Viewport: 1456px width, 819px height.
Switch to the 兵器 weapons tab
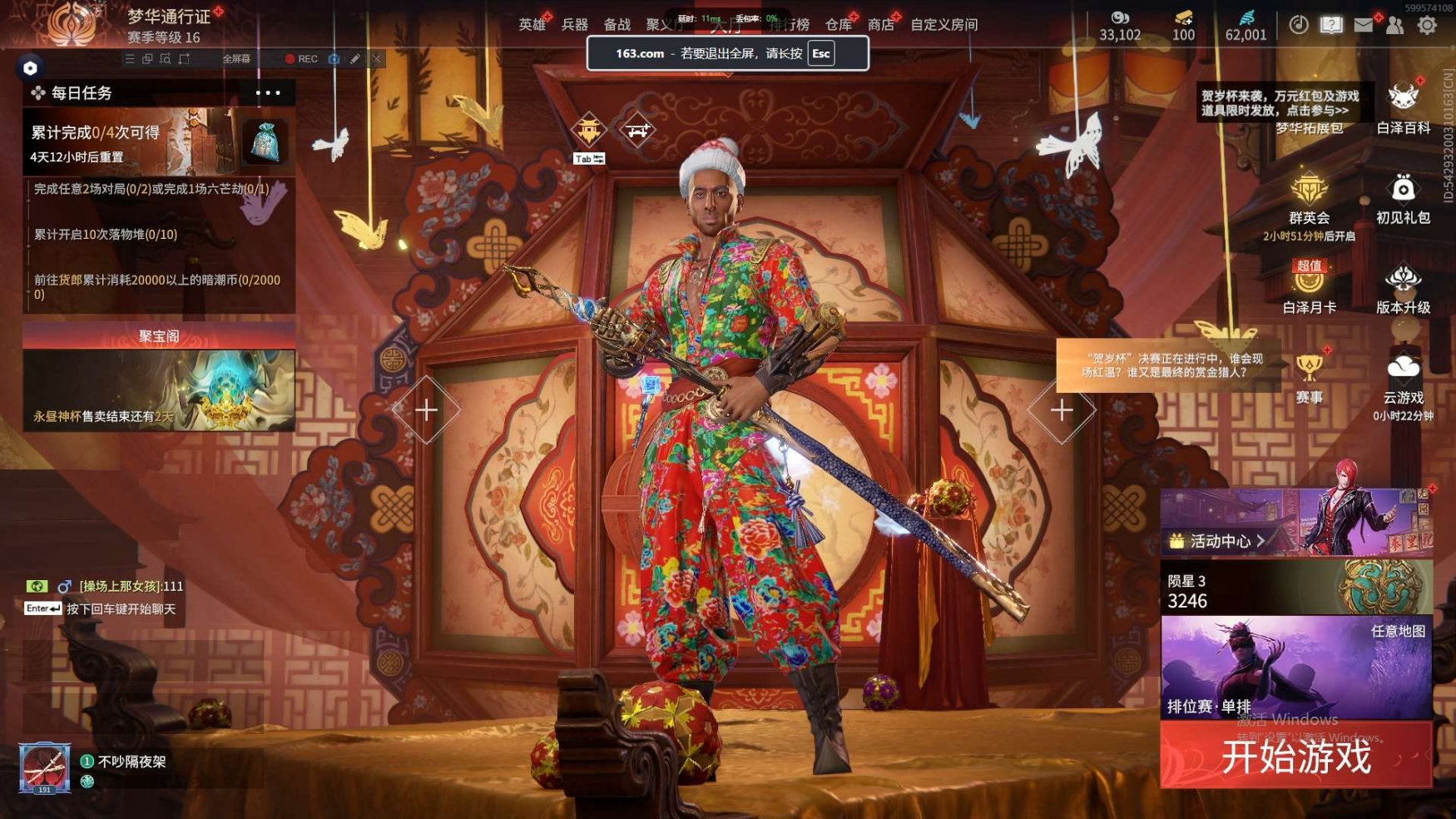(574, 25)
